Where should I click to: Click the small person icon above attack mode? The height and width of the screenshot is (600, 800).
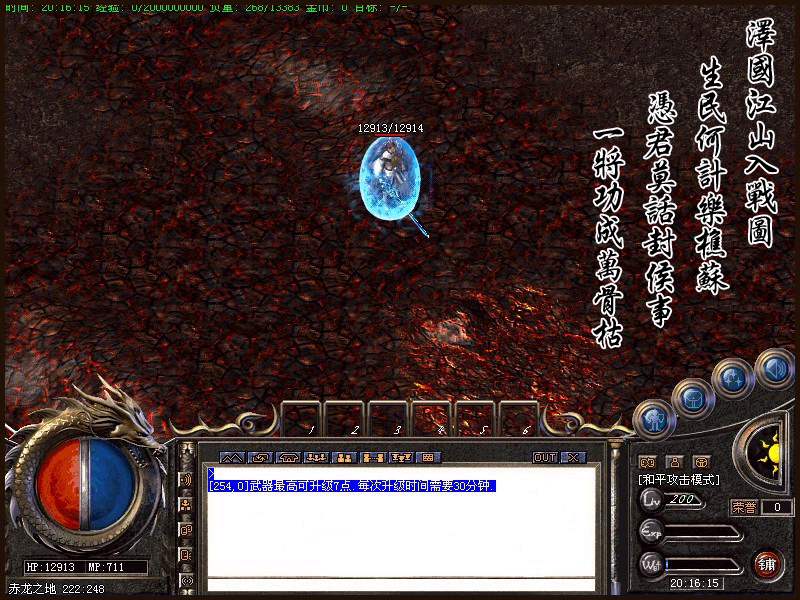pyautogui.click(x=674, y=462)
